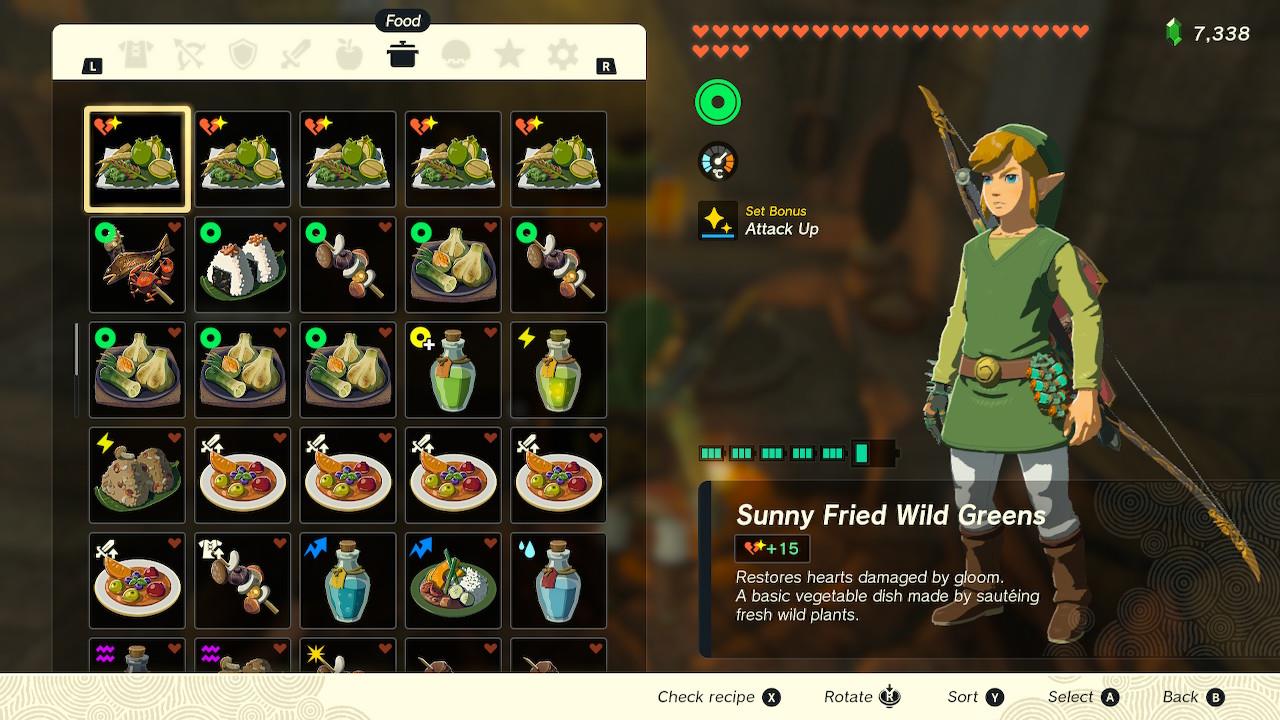Select the speed-boost rice and meat dish
This screenshot has height=720, width=1280.
[x=453, y=581]
